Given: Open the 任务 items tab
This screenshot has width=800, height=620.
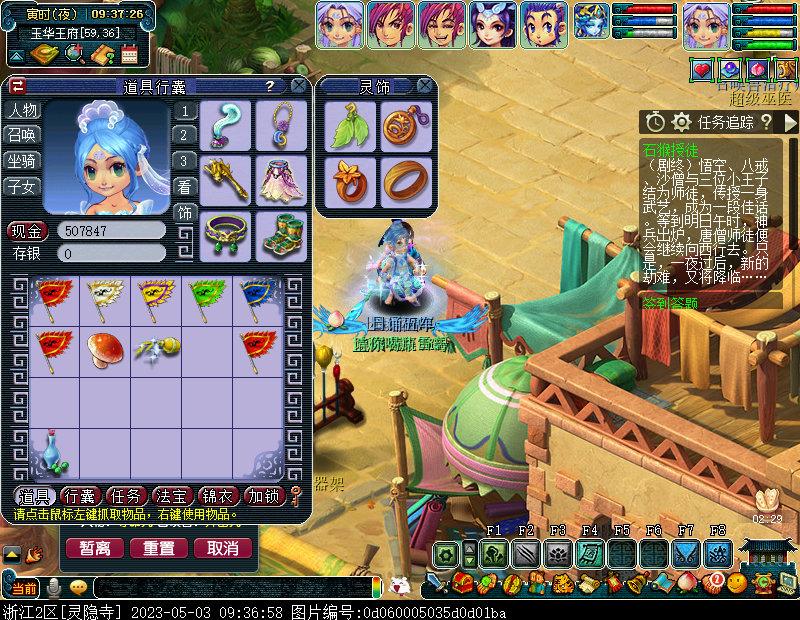Looking at the screenshot, I should click(x=126, y=495).
